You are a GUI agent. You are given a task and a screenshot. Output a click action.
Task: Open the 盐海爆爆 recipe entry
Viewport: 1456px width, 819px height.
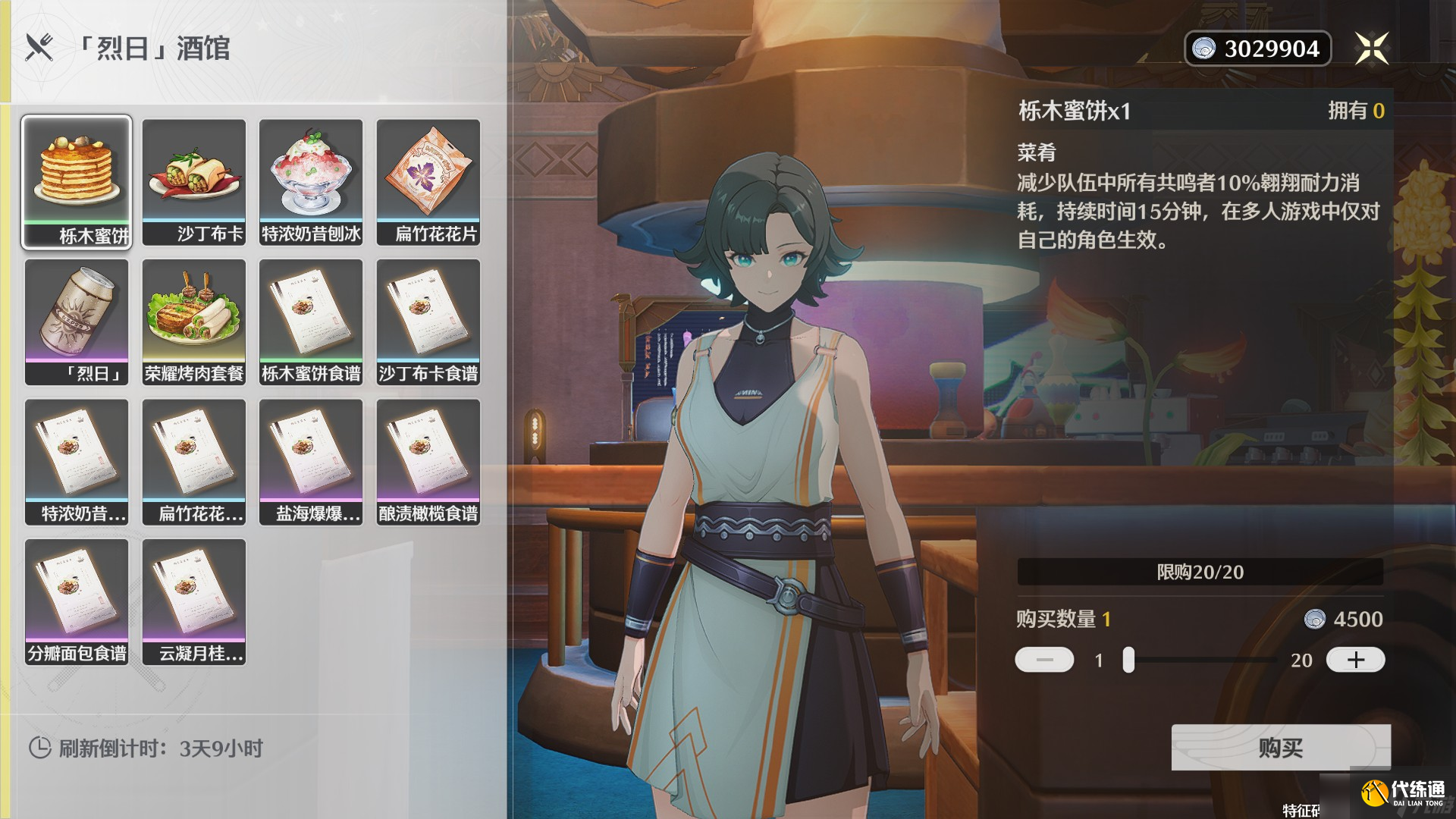pyautogui.click(x=311, y=461)
